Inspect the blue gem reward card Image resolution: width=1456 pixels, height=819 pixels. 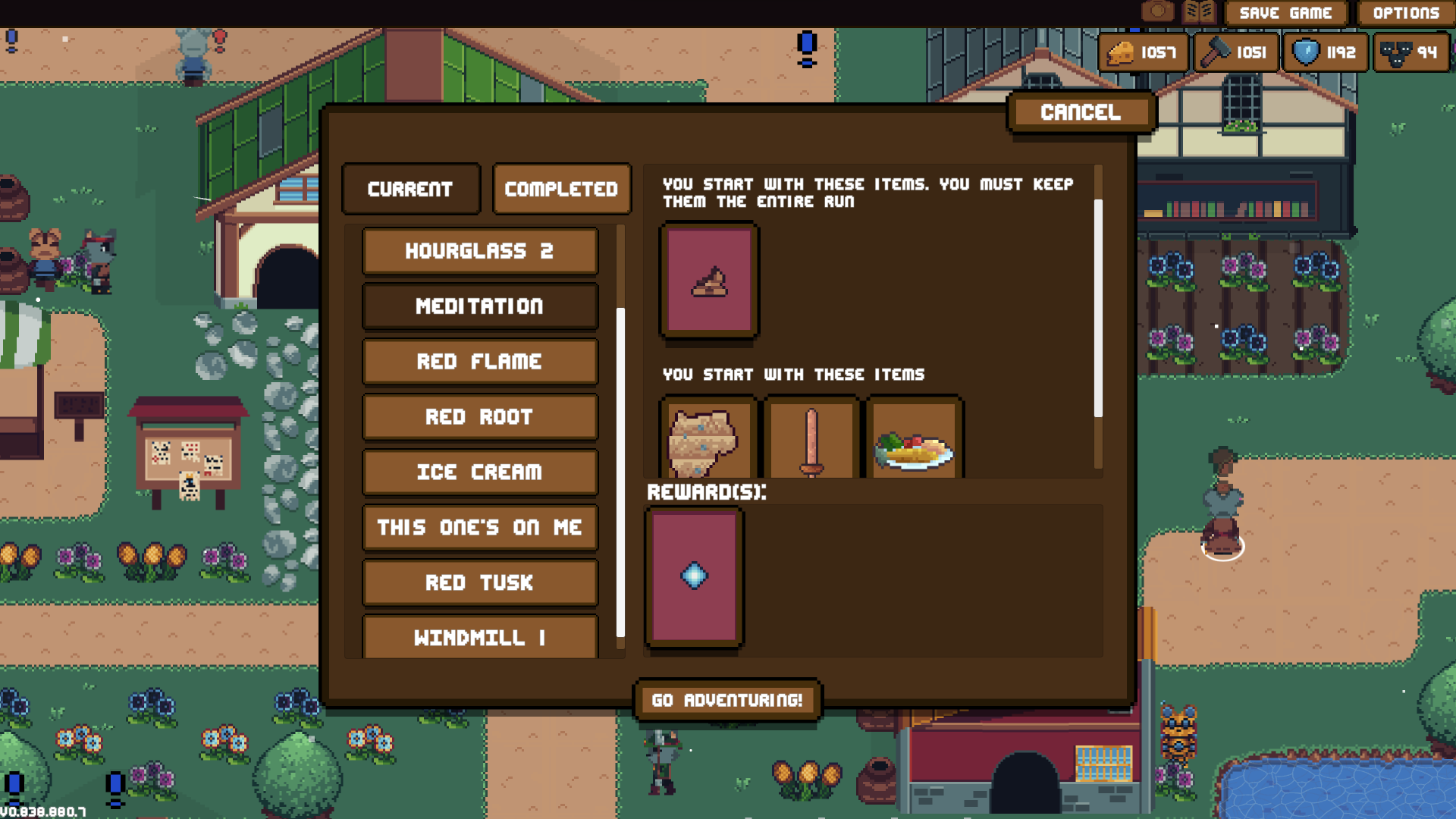pyautogui.click(x=694, y=576)
